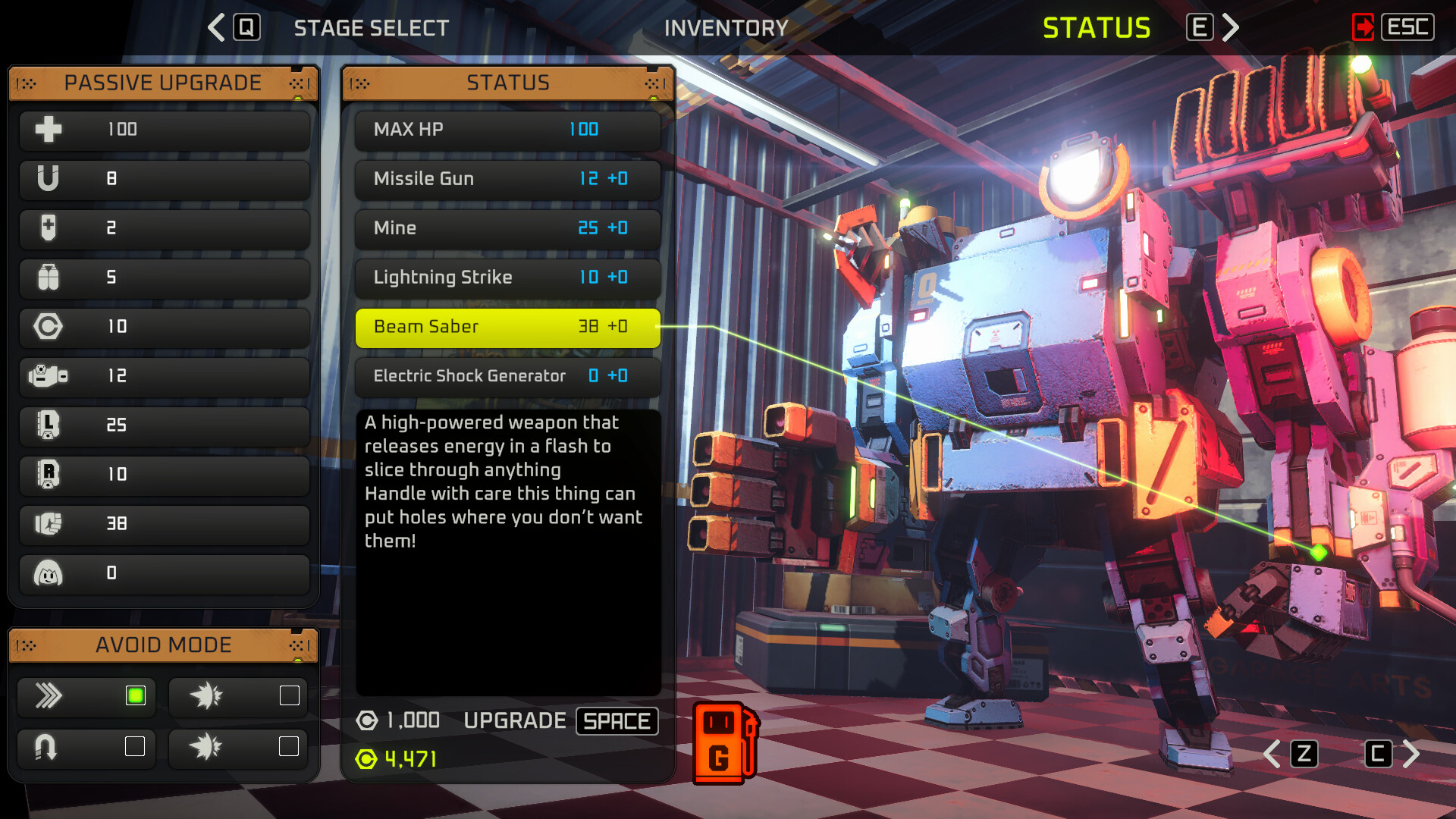This screenshot has width=1456, height=819.
Task: Switch to the Stage Select tab
Action: (x=371, y=28)
